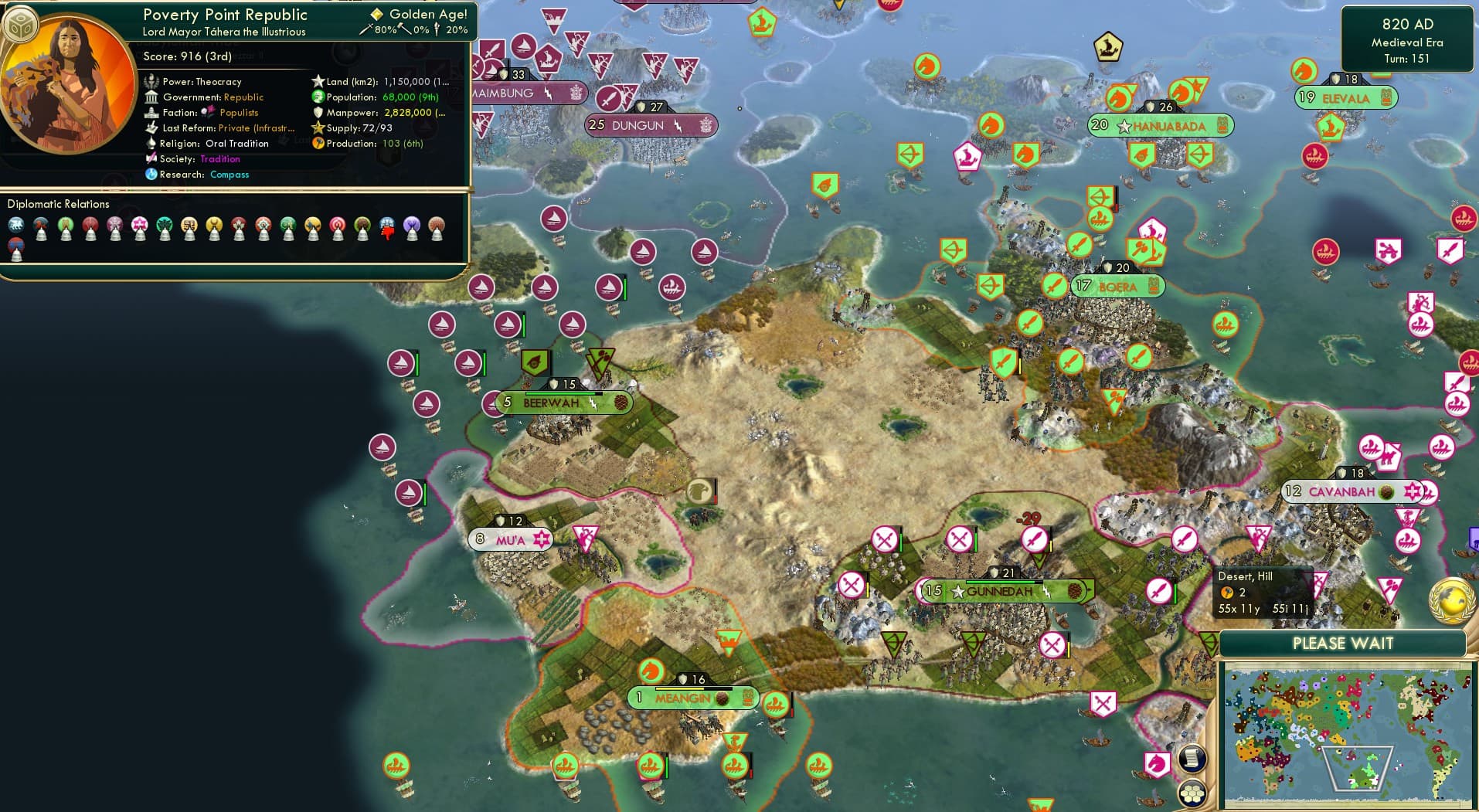Screen dimensions: 1479x812
Task: Click the Production hammer icon in the overview panel
Action: point(316,144)
